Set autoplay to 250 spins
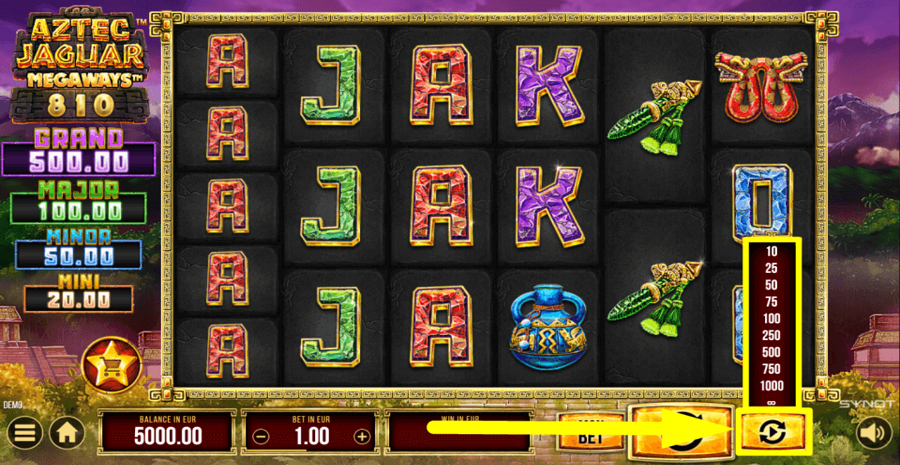900x465 pixels. pyautogui.click(x=771, y=335)
